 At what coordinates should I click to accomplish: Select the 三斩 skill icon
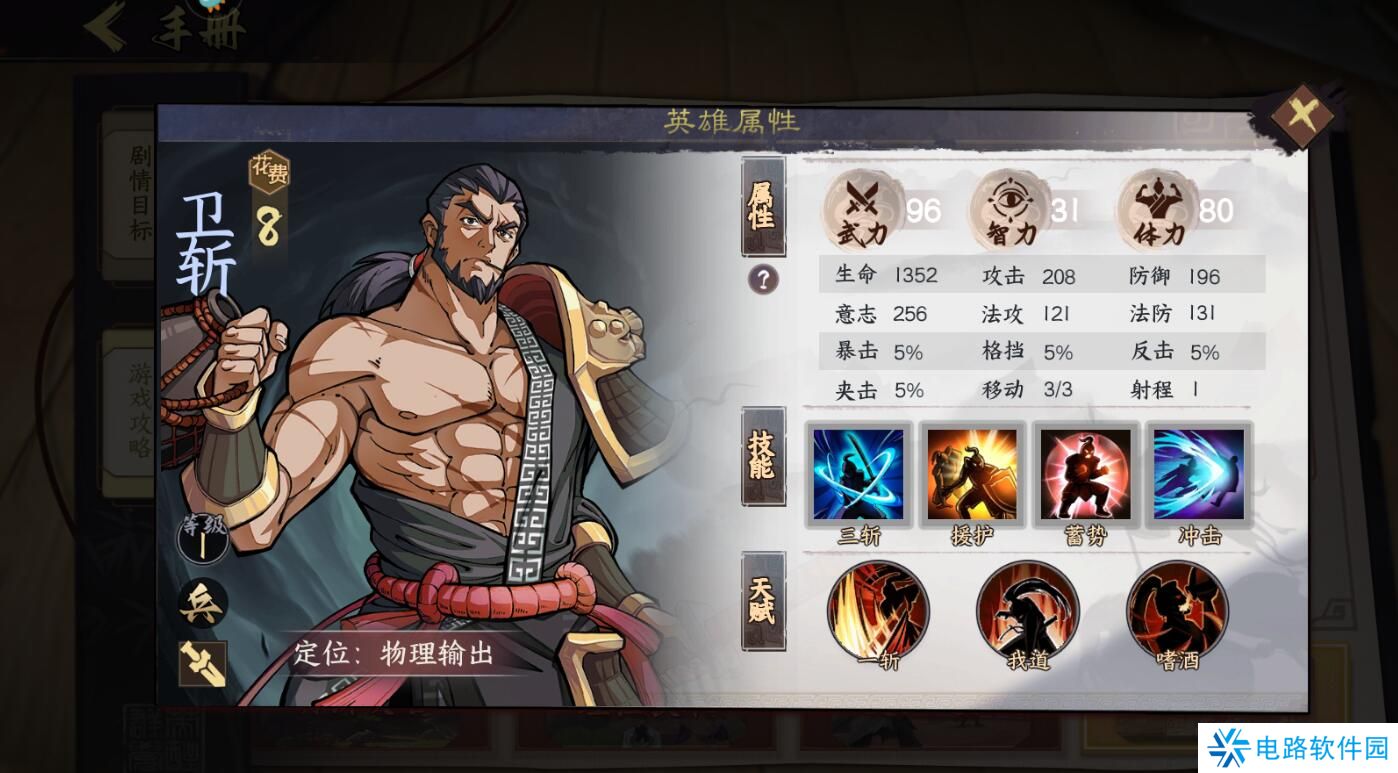pyautogui.click(x=858, y=474)
